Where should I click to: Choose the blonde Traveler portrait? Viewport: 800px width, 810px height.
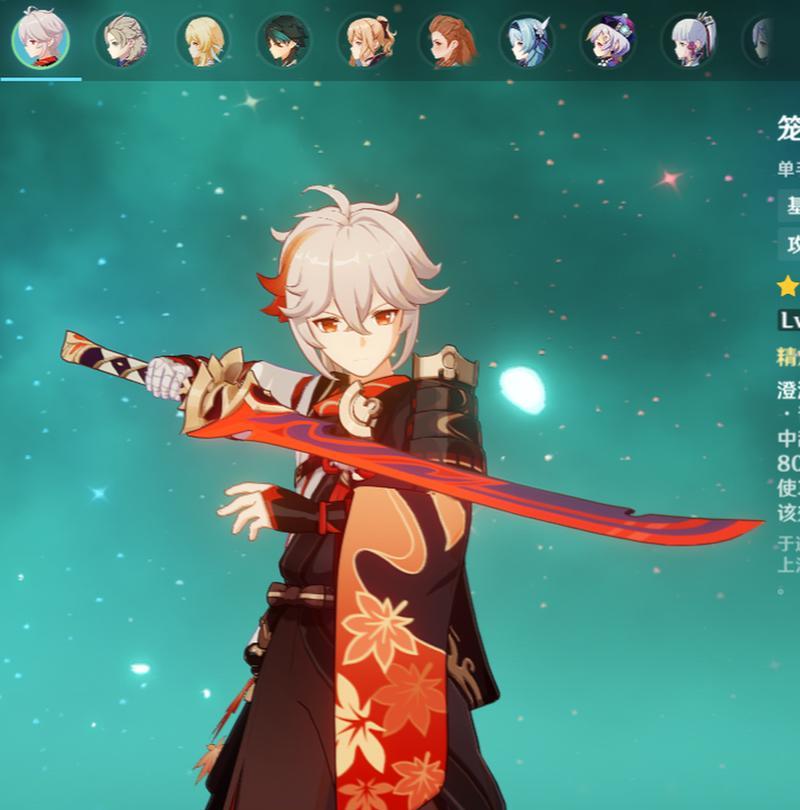point(204,40)
